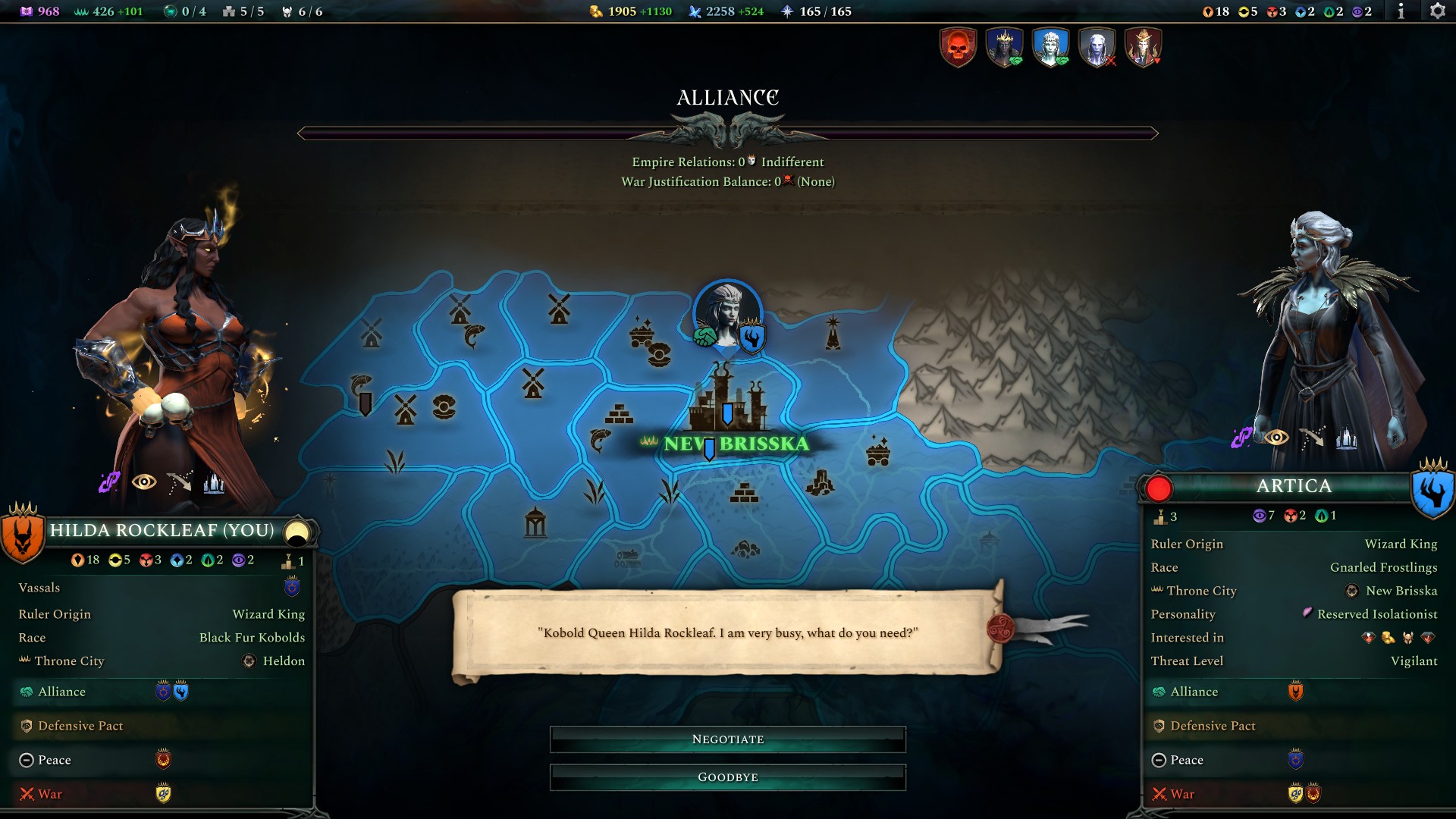The height and width of the screenshot is (819, 1456).
Task: Click the gold resource icon in the top bar
Action: tap(595, 11)
